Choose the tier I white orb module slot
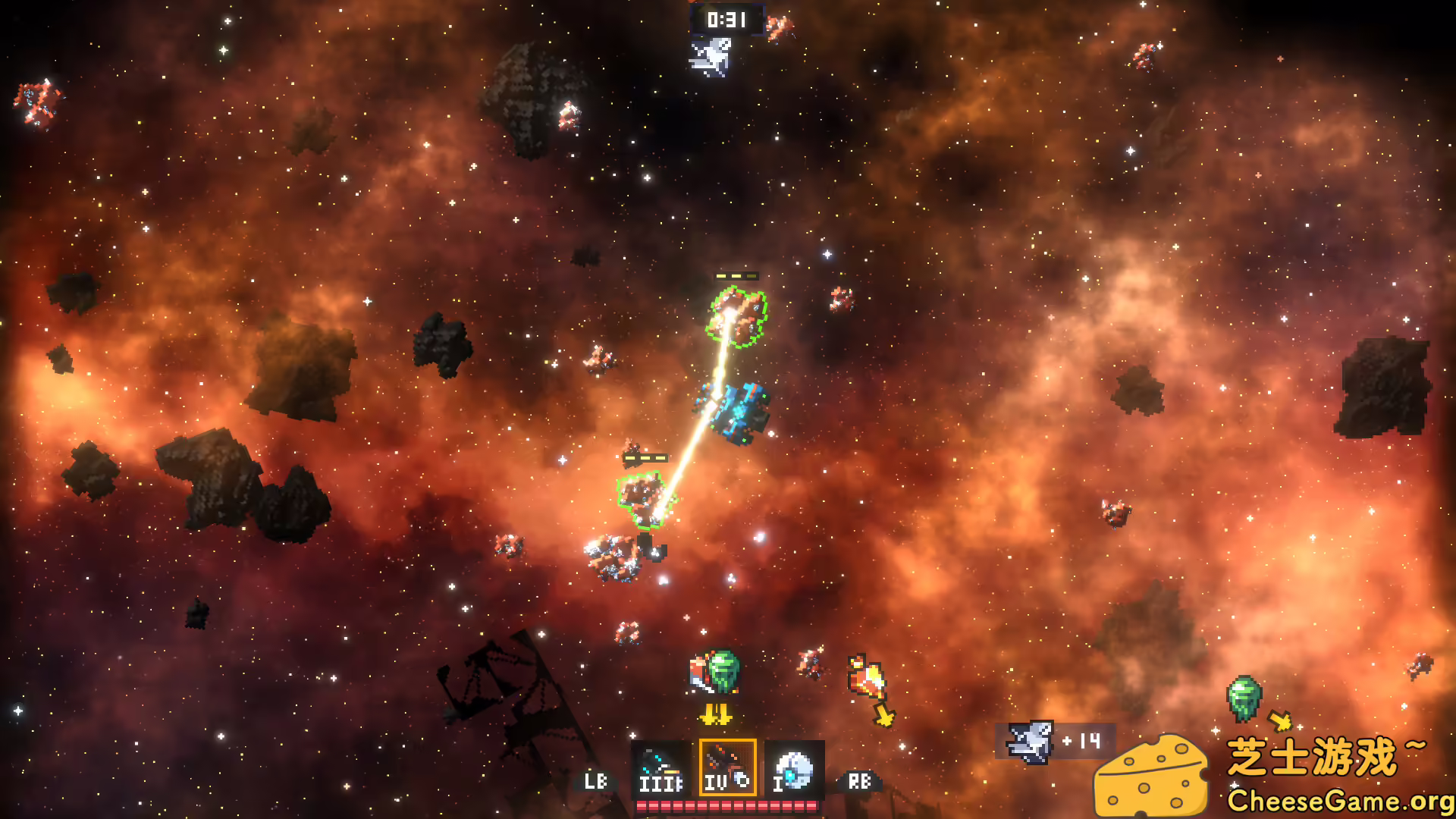 [x=794, y=768]
